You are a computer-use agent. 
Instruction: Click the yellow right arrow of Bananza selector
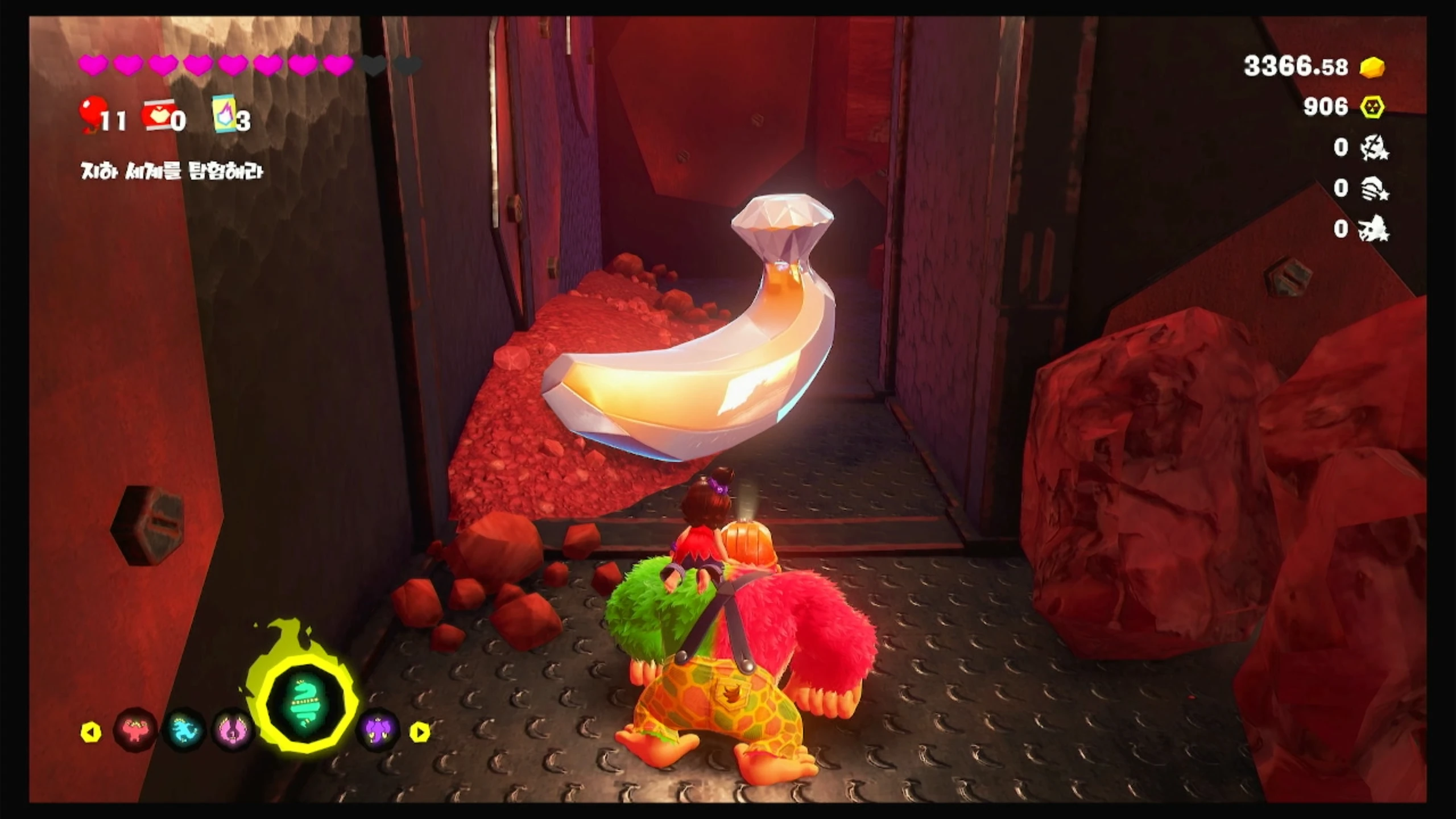[420, 732]
